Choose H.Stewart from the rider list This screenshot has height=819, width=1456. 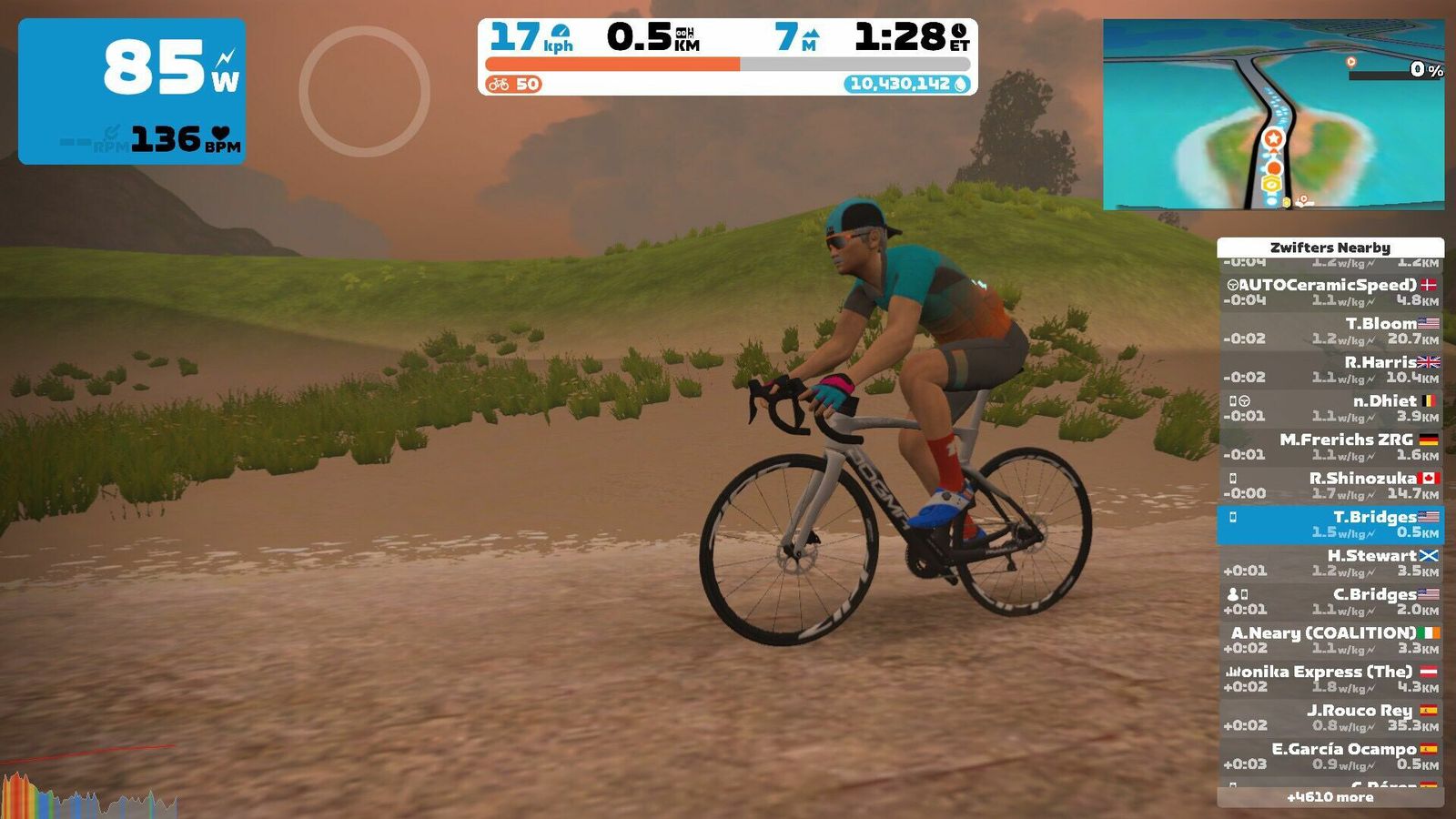(x=1330, y=563)
